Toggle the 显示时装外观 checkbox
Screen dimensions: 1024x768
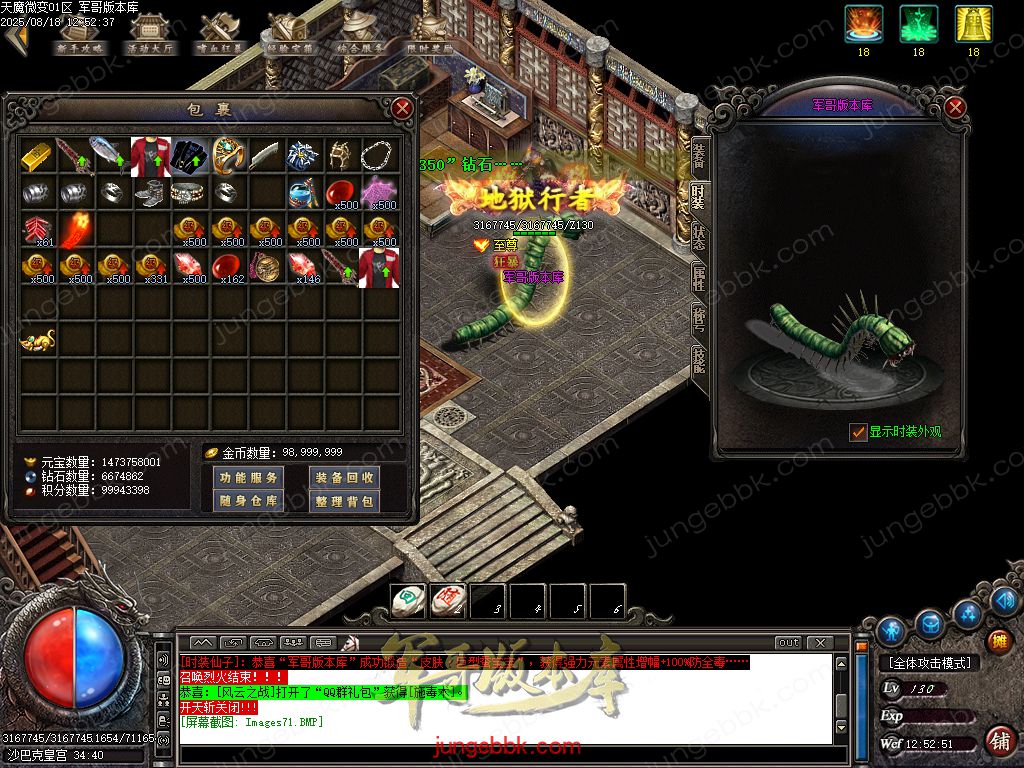[857, 432]
